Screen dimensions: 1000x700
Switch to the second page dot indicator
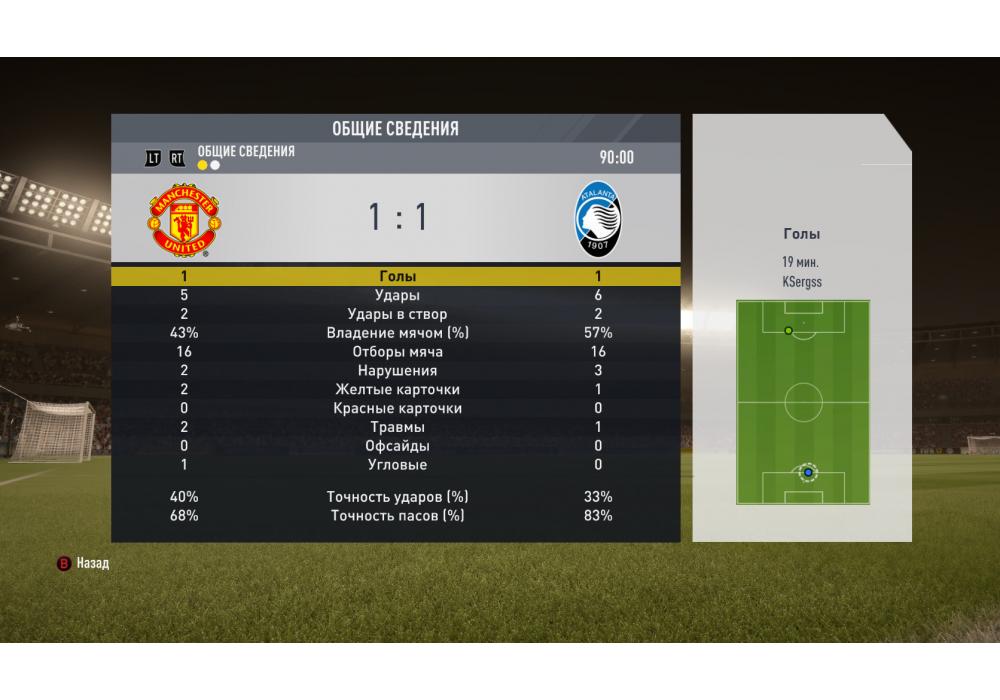pyautogui.click(x=215, y=166)
